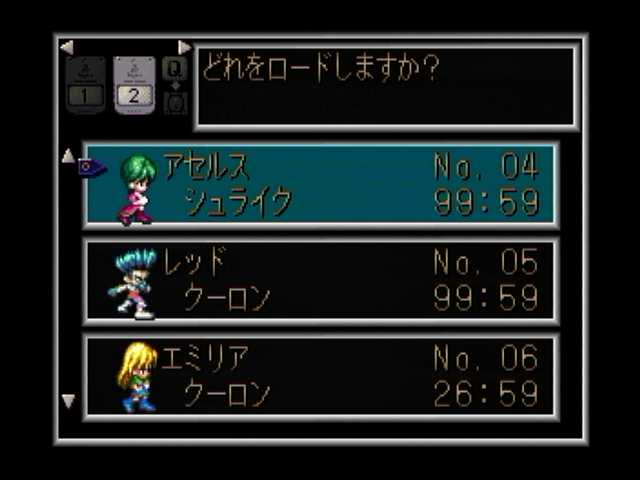Click the save list's down arrow
The image size is (640, 480).
(68, 401)
